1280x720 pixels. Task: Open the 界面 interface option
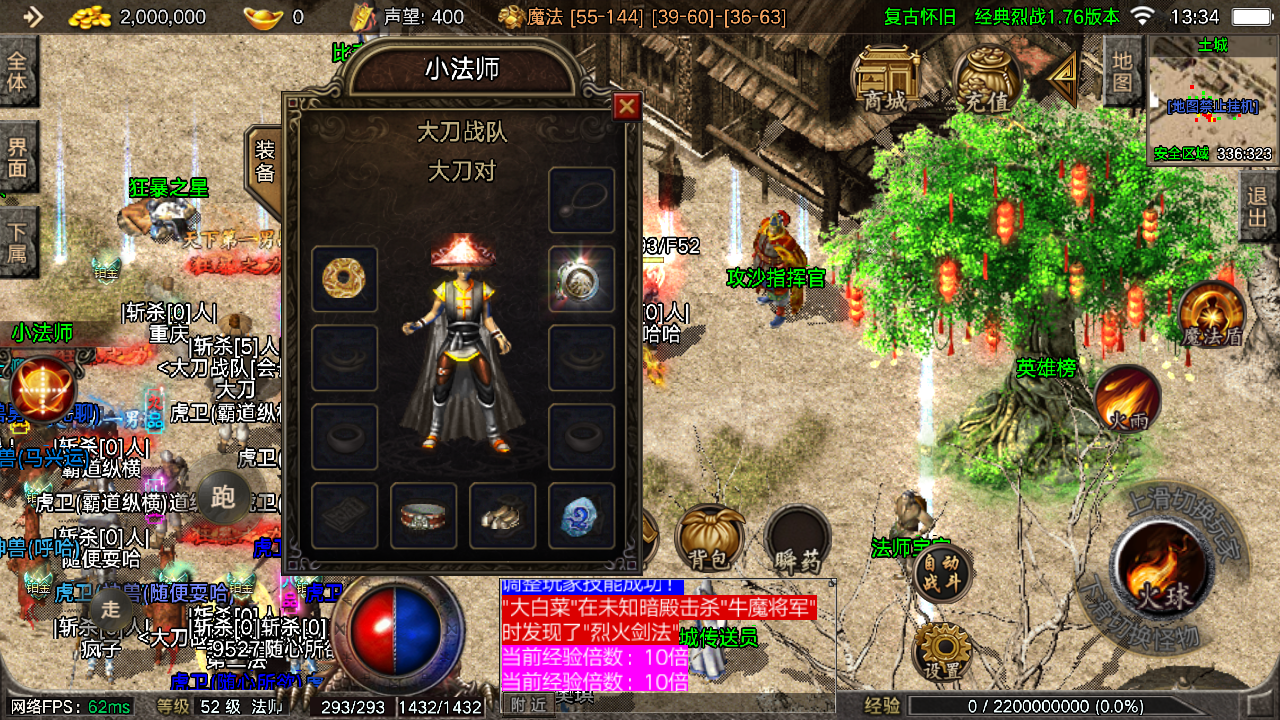pyautogui.click(x=18, y=157)
